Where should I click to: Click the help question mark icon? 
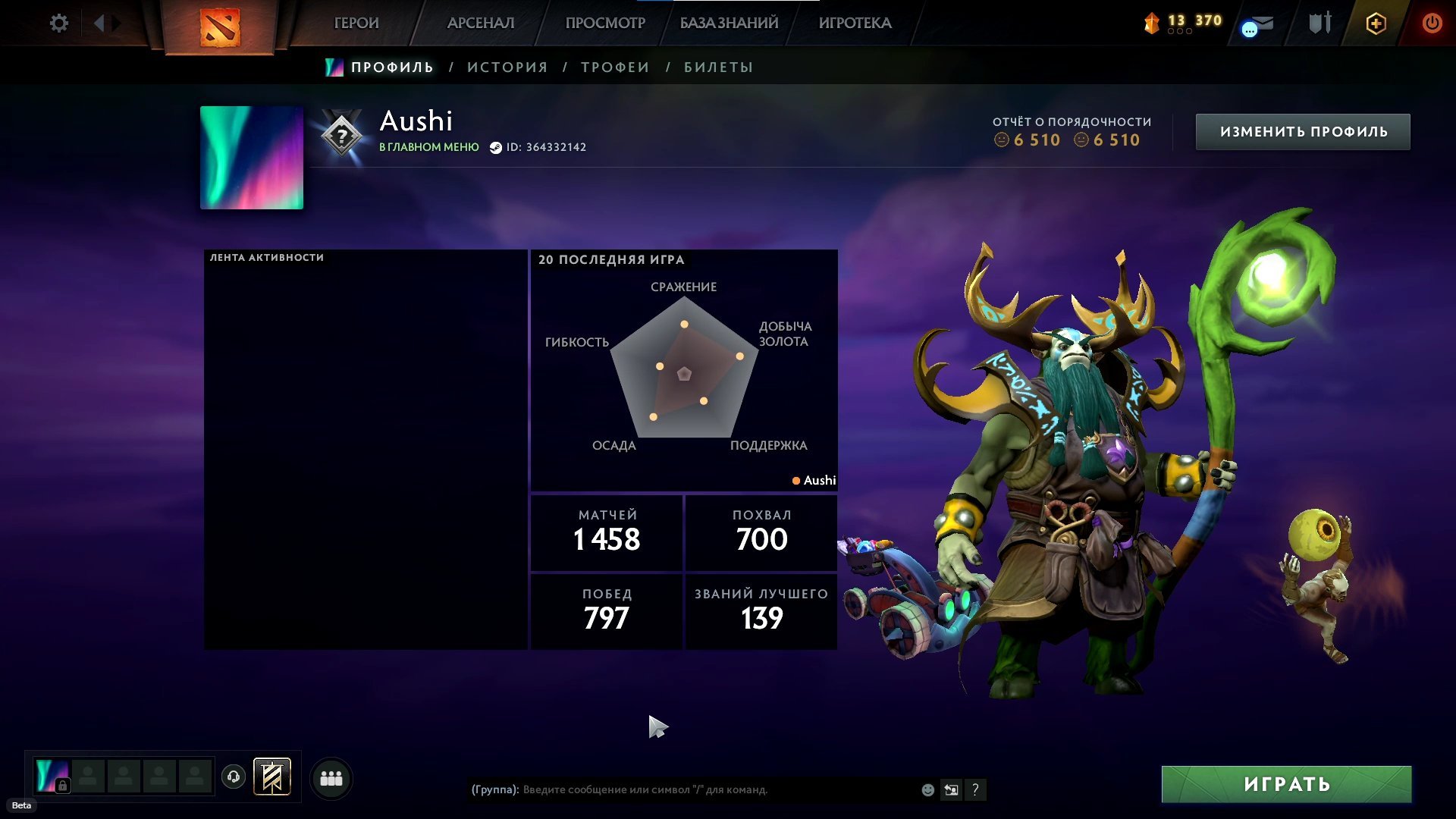975,789
